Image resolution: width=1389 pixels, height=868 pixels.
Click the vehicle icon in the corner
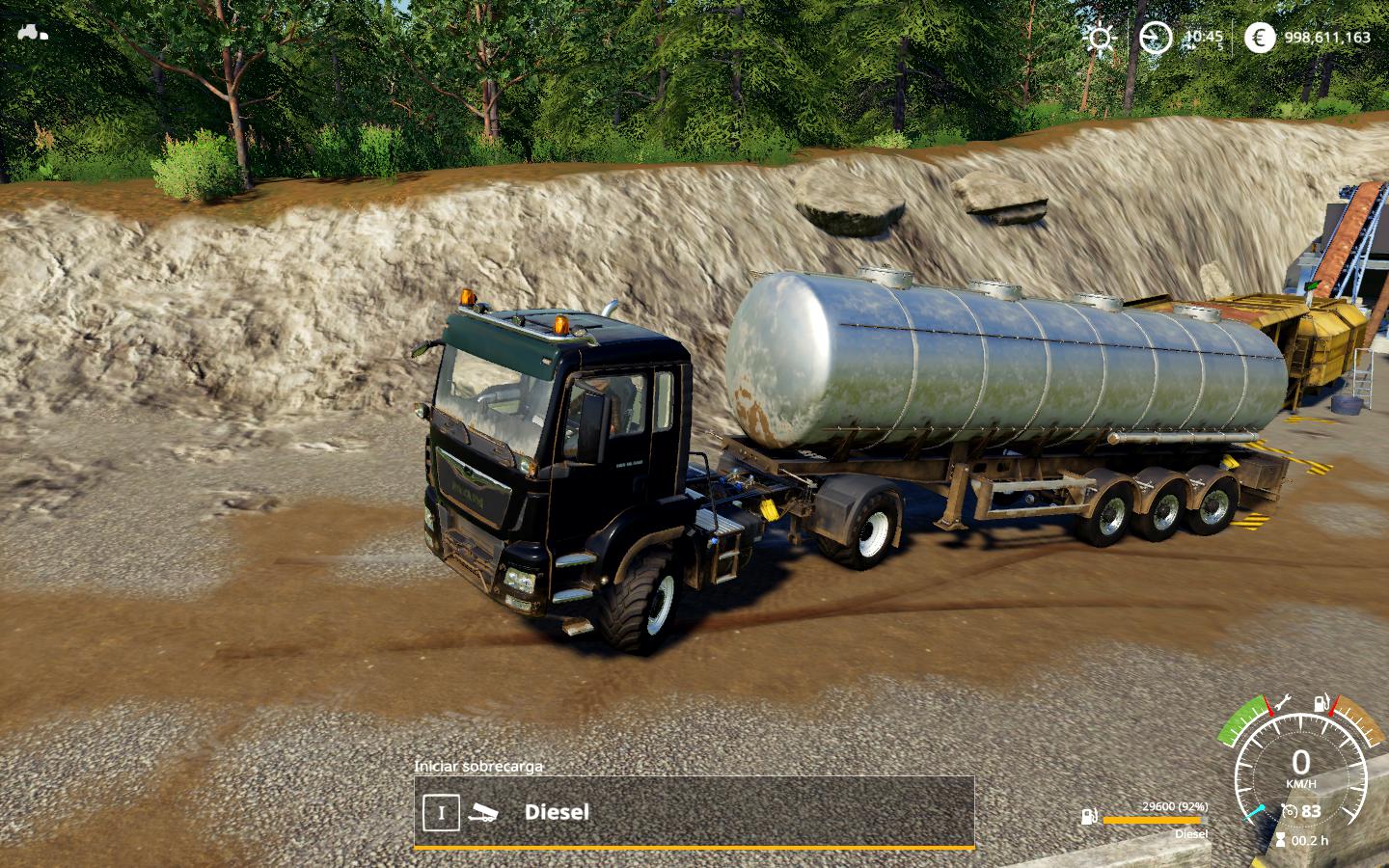pyautogui.click(x=32, y=31)
